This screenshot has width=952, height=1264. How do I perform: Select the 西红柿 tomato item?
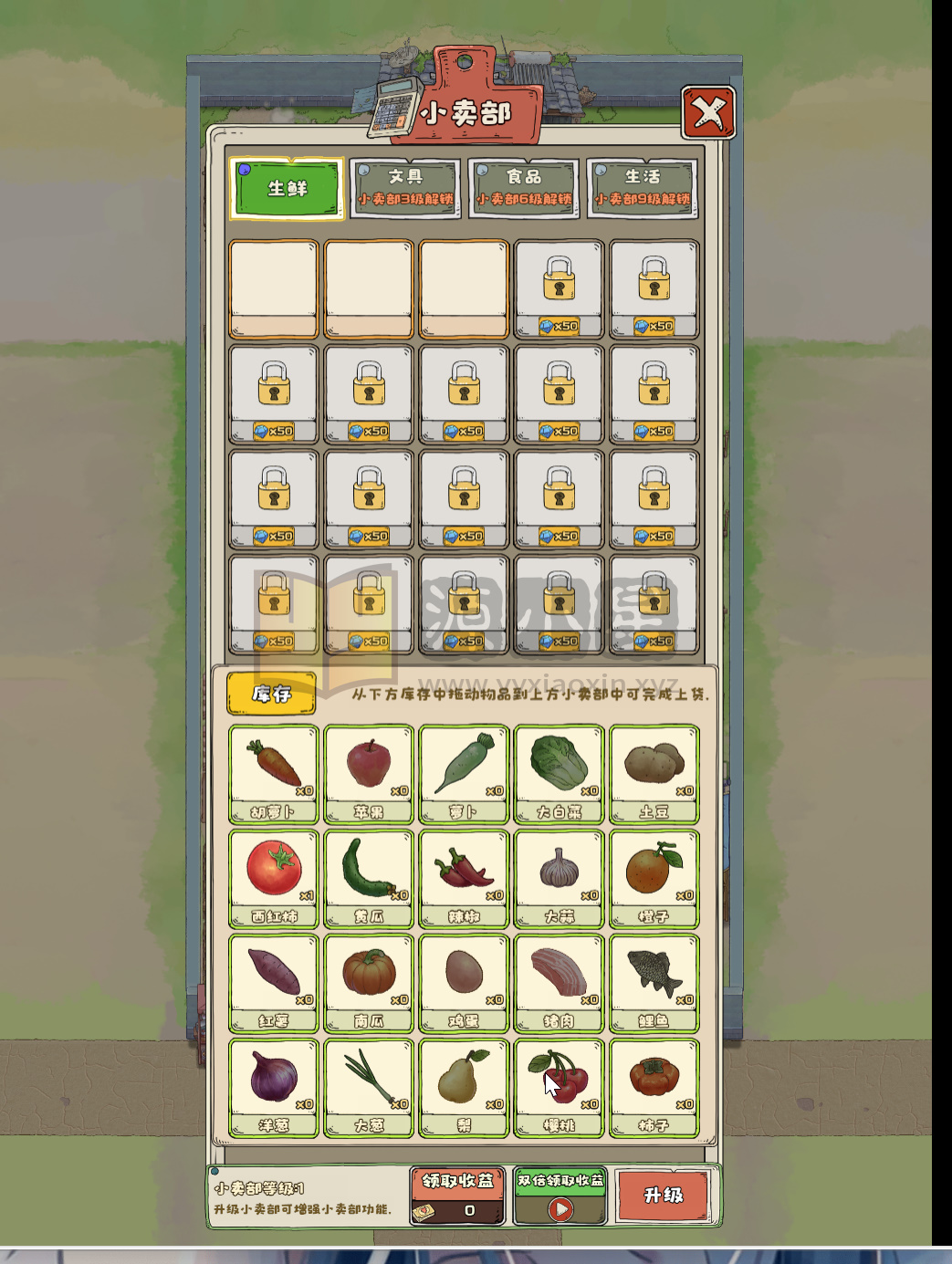[x=274, y=878]
